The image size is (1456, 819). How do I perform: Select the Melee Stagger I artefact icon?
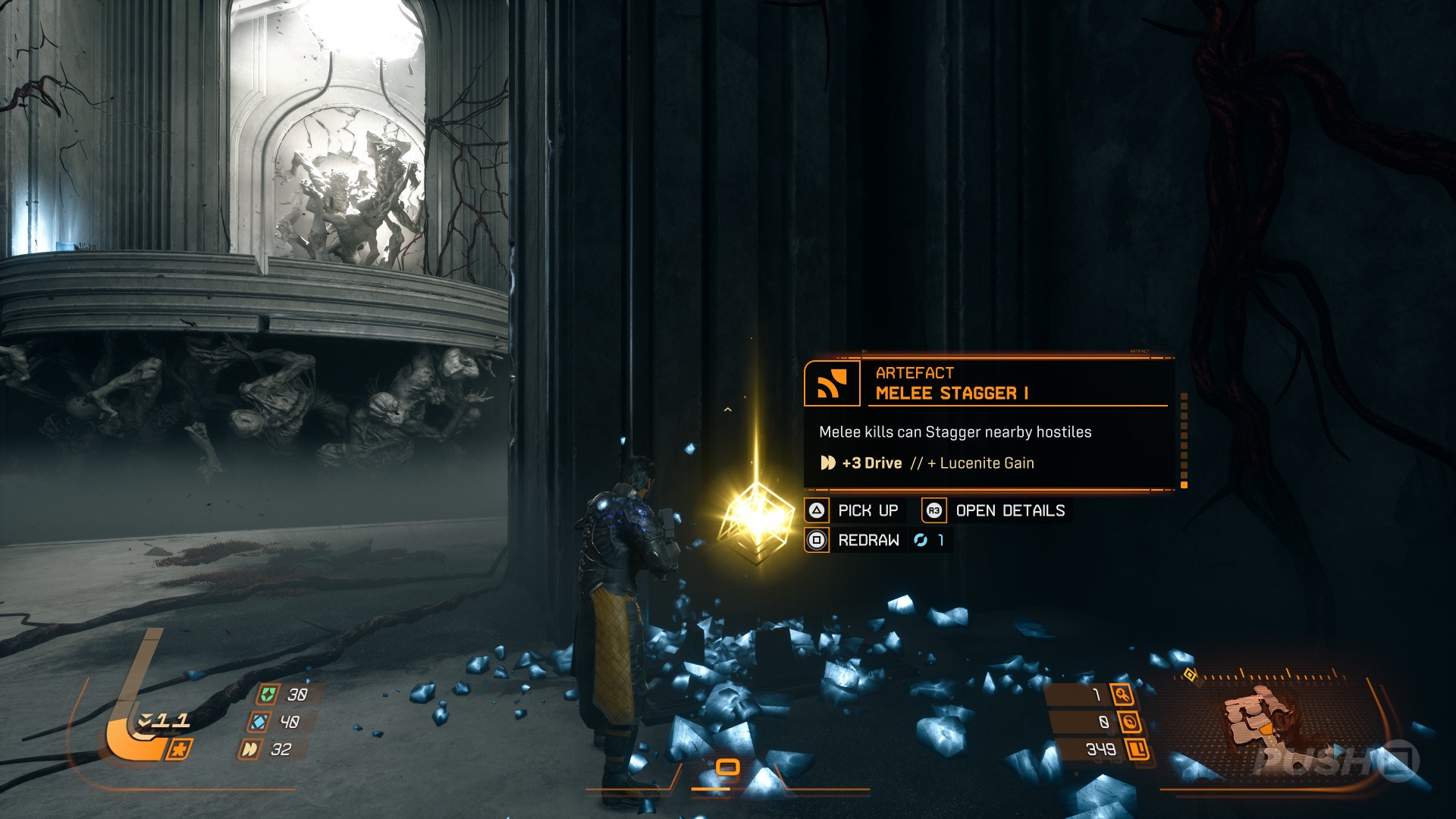tap(832, 383)
